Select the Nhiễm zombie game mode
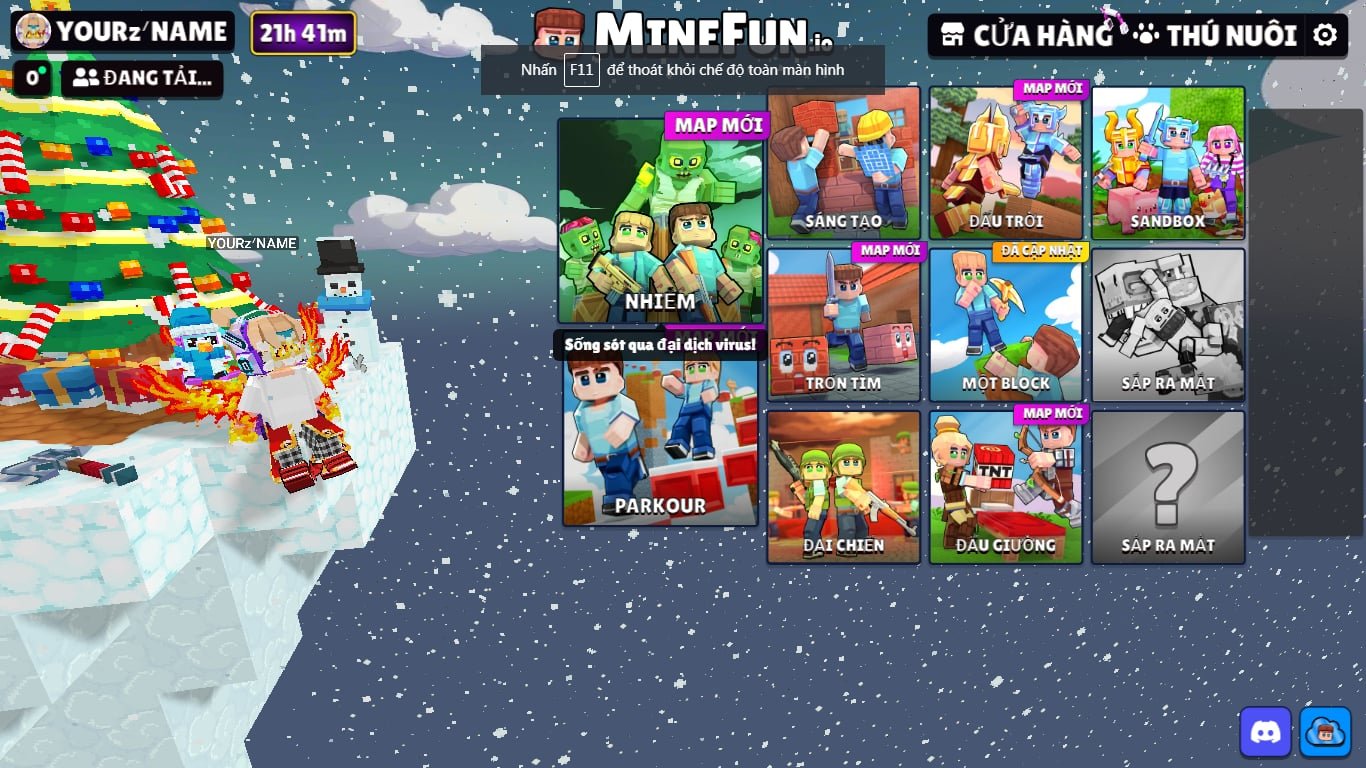 point(660,220)
